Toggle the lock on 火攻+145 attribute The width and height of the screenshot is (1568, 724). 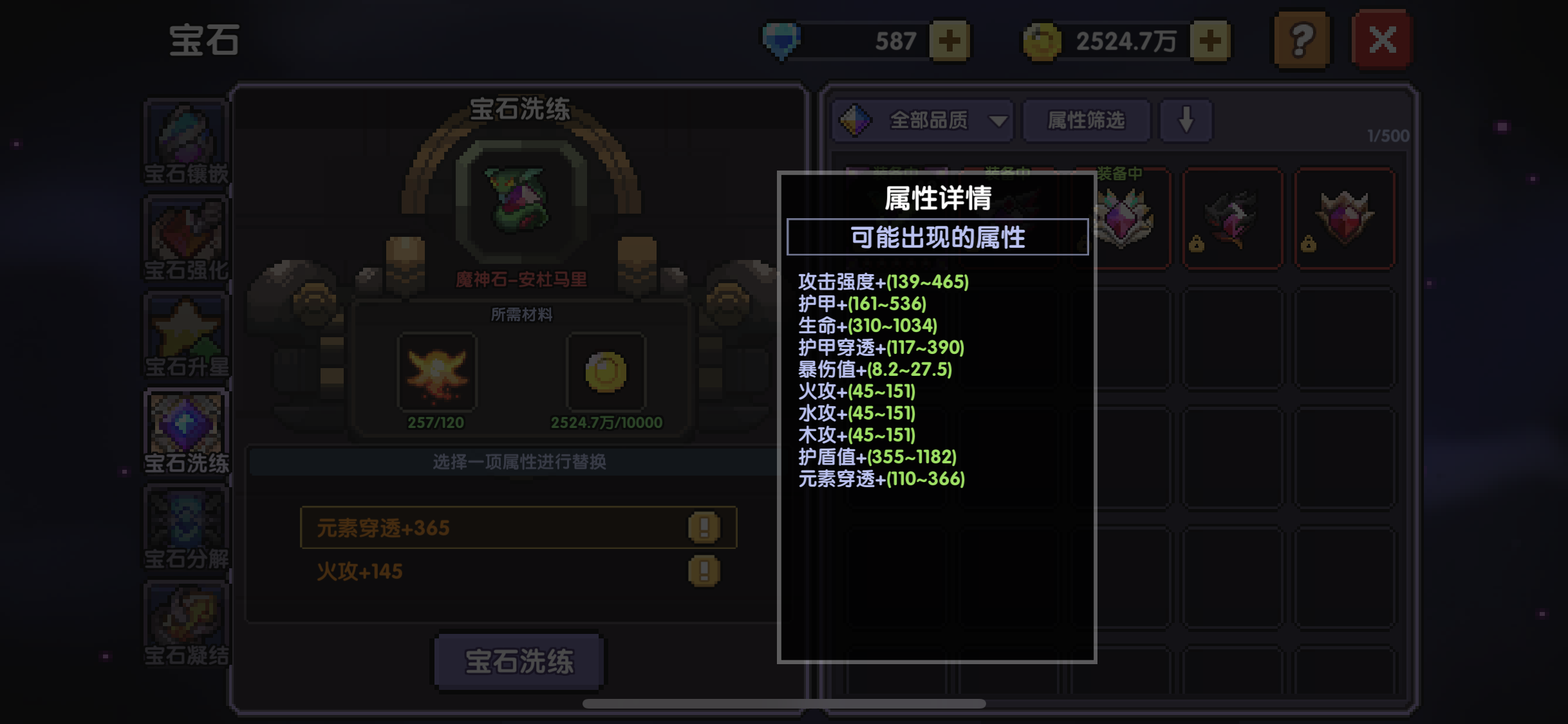click(703, 571)
